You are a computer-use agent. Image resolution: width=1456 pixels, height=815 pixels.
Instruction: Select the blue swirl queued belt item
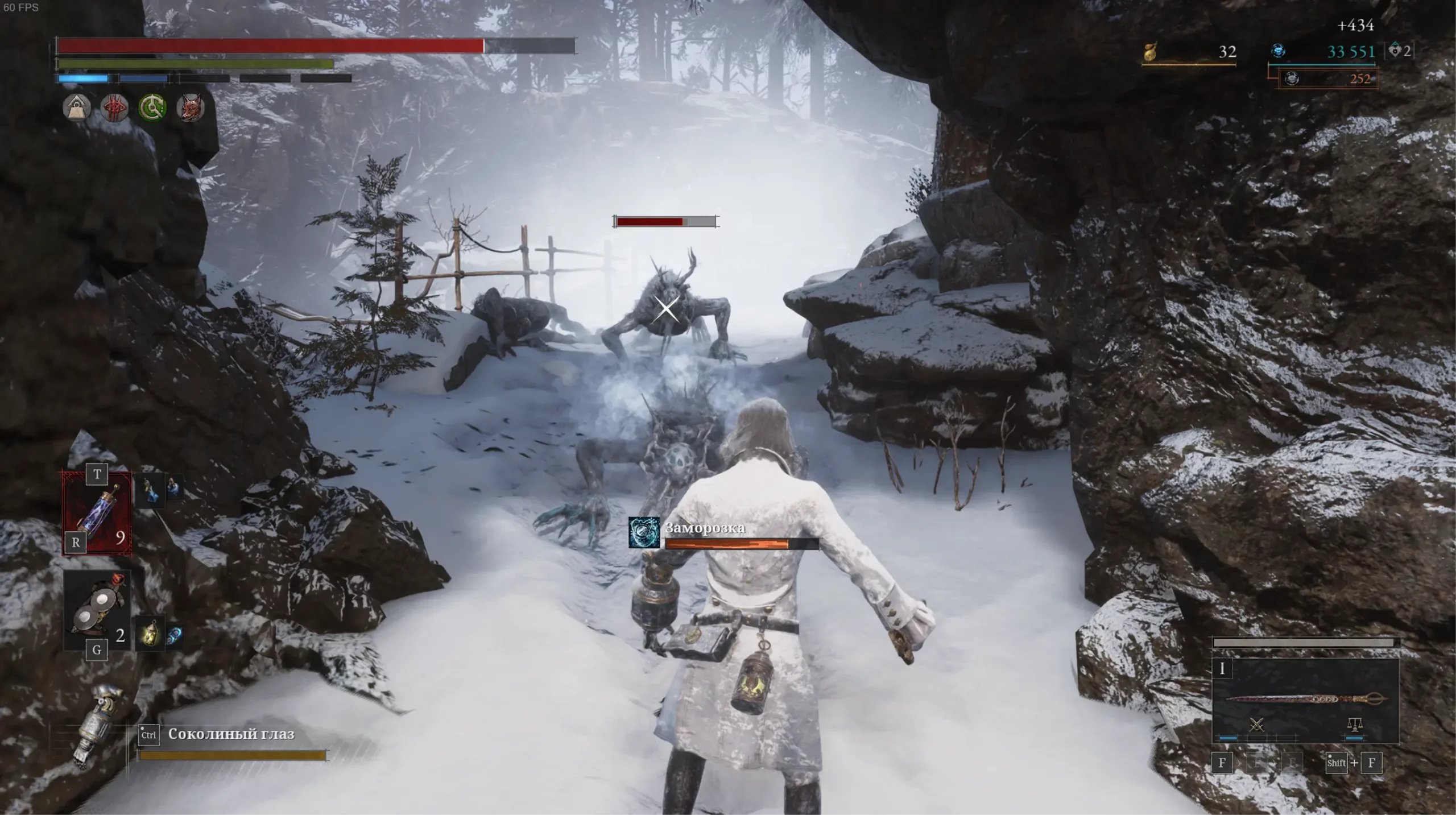pos(174,635)
